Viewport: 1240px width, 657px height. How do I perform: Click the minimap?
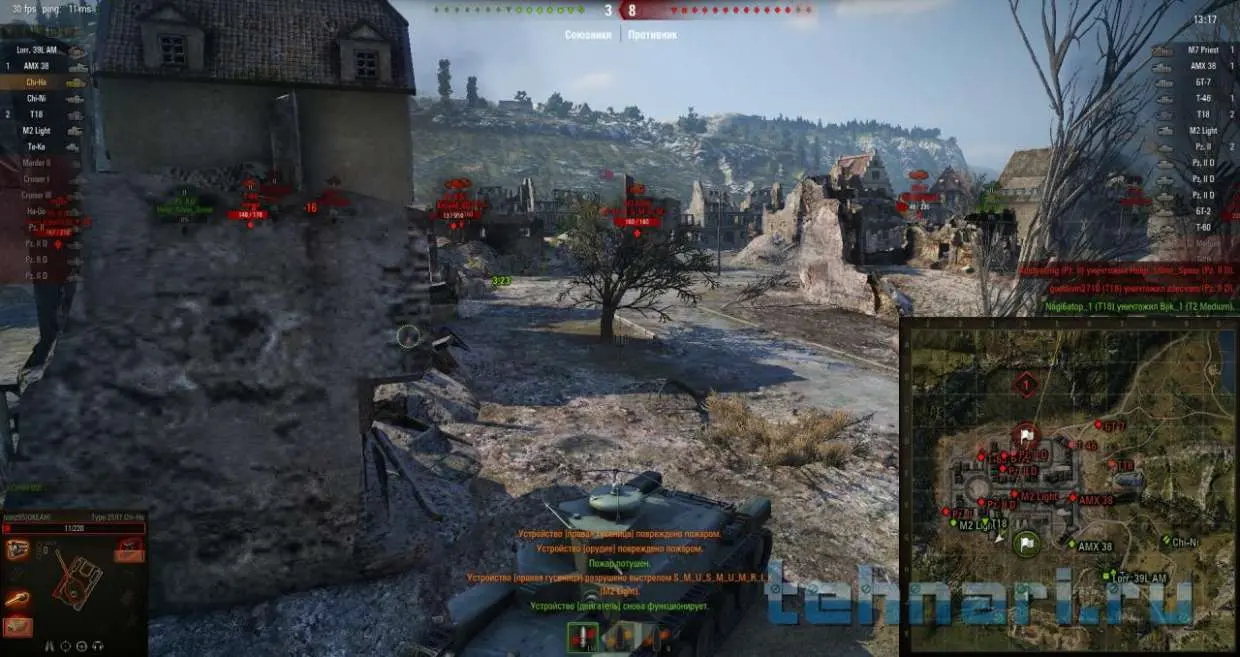(x=1068, y=485)
